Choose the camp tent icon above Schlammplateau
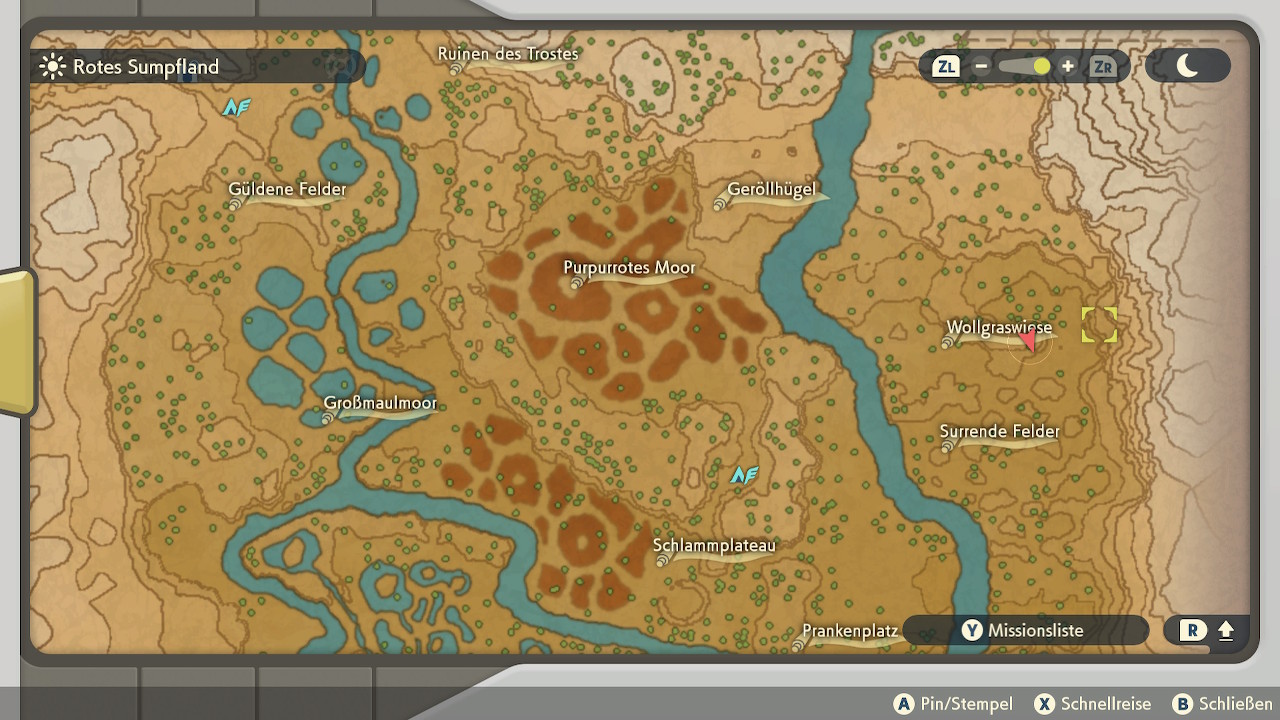Viewport: 1280px width, 720px height. point(744,475)
